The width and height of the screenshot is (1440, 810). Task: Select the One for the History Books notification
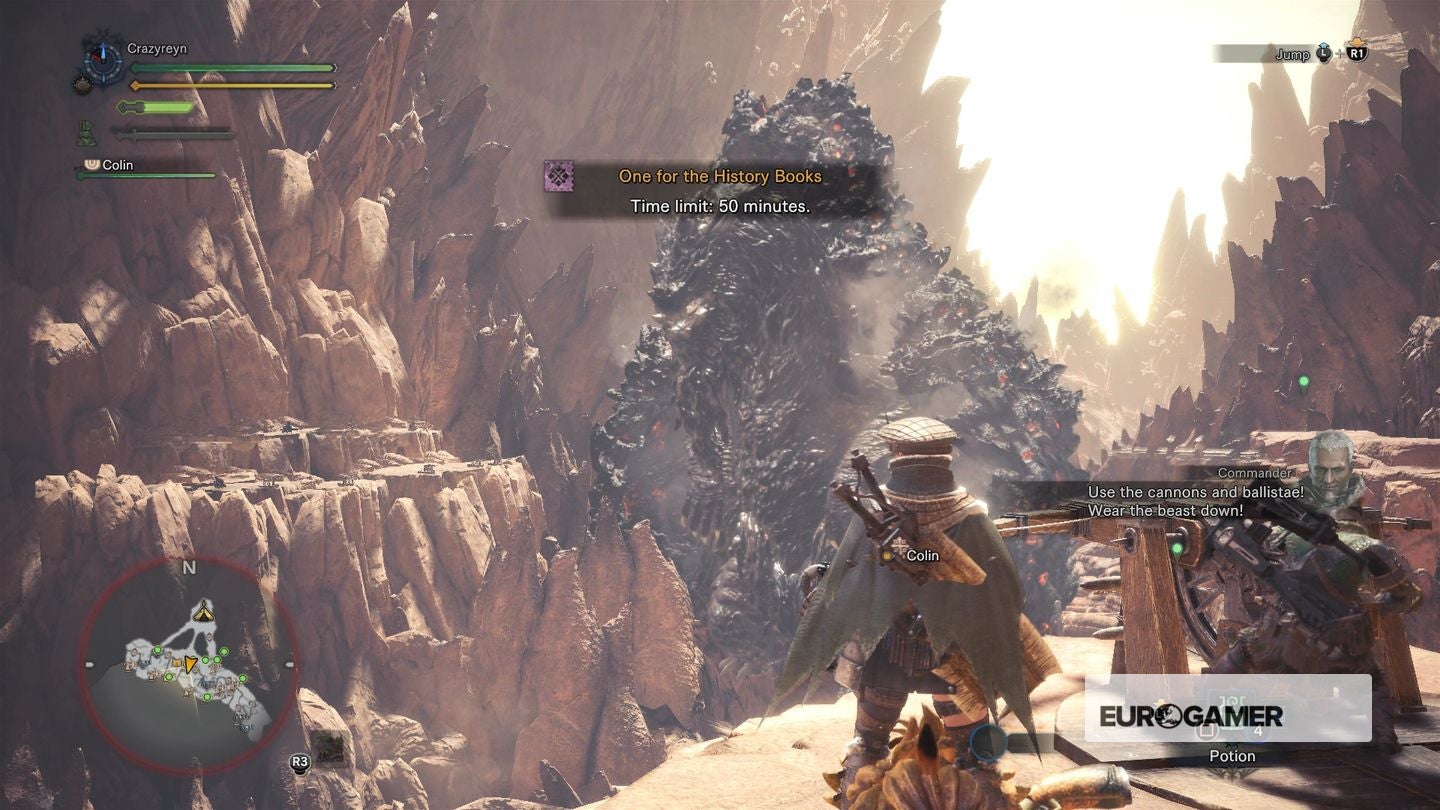coord(720,177)
